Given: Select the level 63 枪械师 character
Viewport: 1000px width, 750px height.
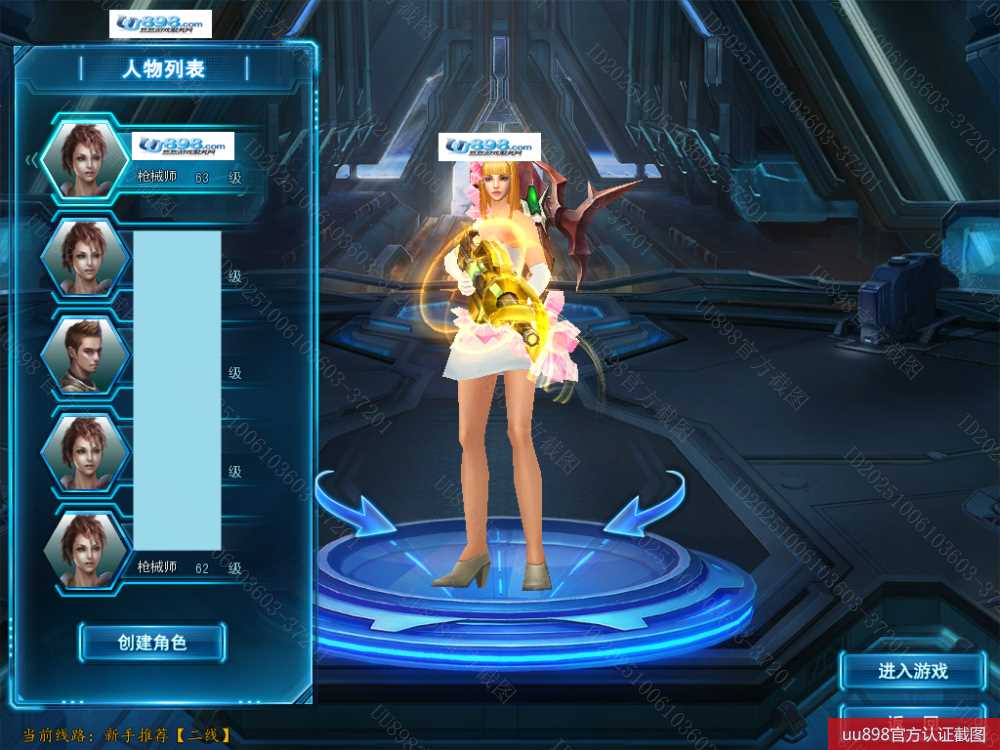Looking at the screenshot, I should coord(85,160).
